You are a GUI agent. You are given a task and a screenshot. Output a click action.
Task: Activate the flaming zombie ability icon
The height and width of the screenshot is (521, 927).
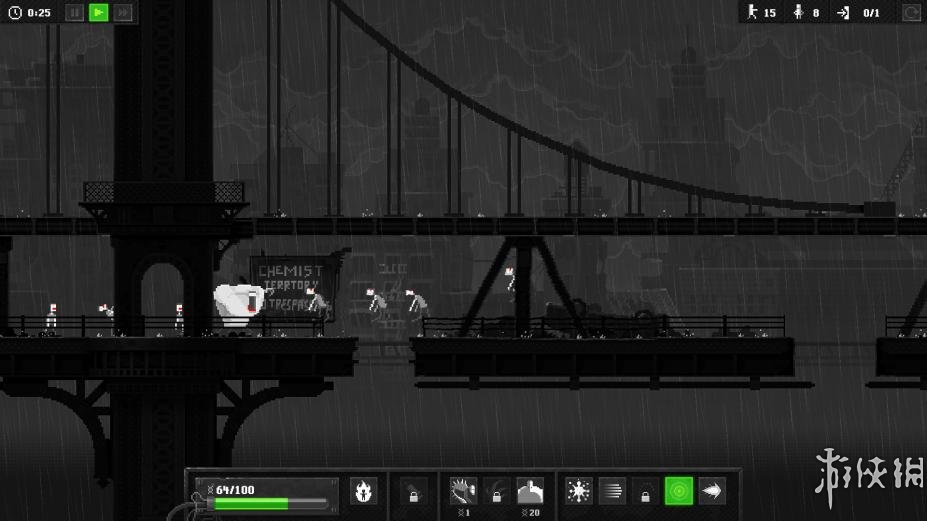click(364, 491)
